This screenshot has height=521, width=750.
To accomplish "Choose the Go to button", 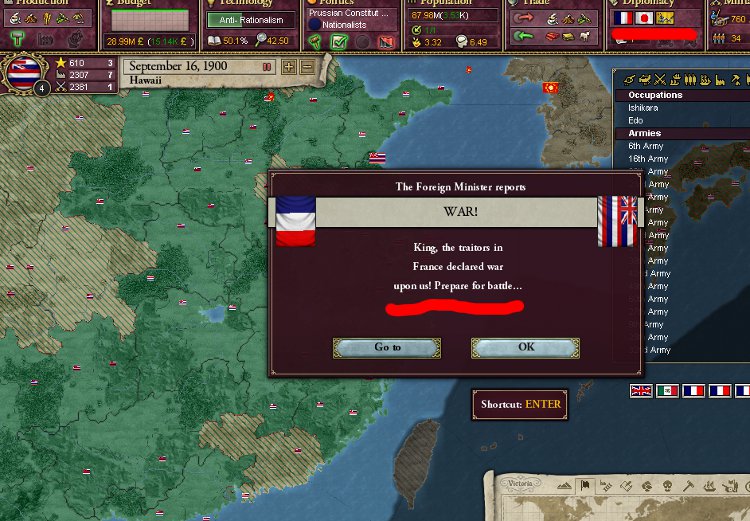I will pyautogui.click(x=387, y=347).
